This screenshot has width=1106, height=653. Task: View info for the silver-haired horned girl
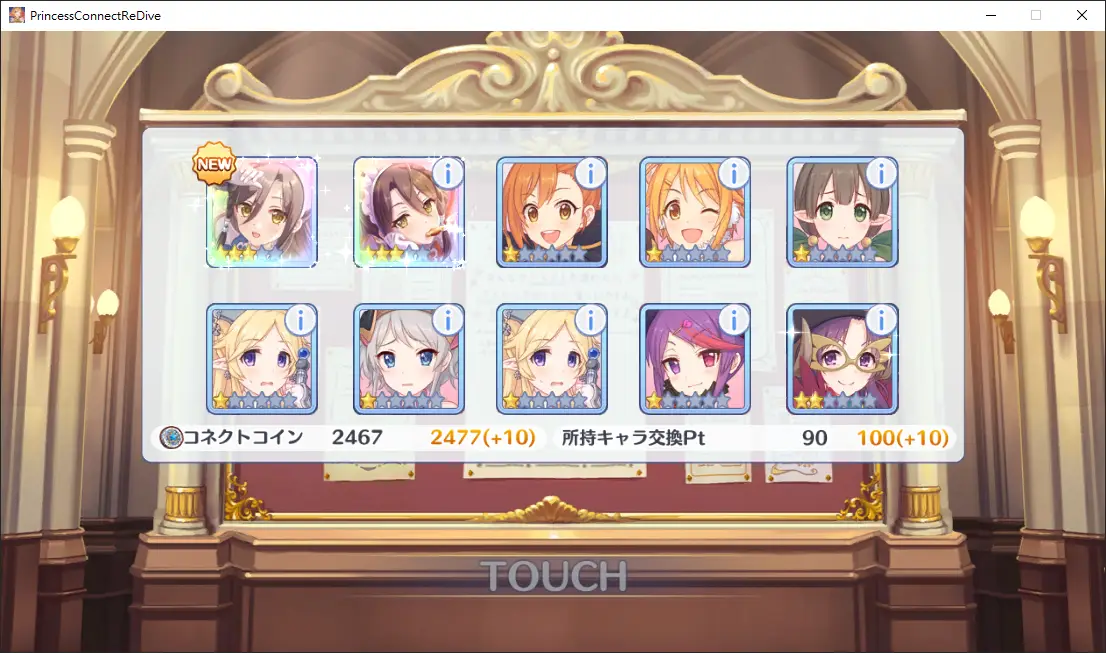tap(447, 321)
